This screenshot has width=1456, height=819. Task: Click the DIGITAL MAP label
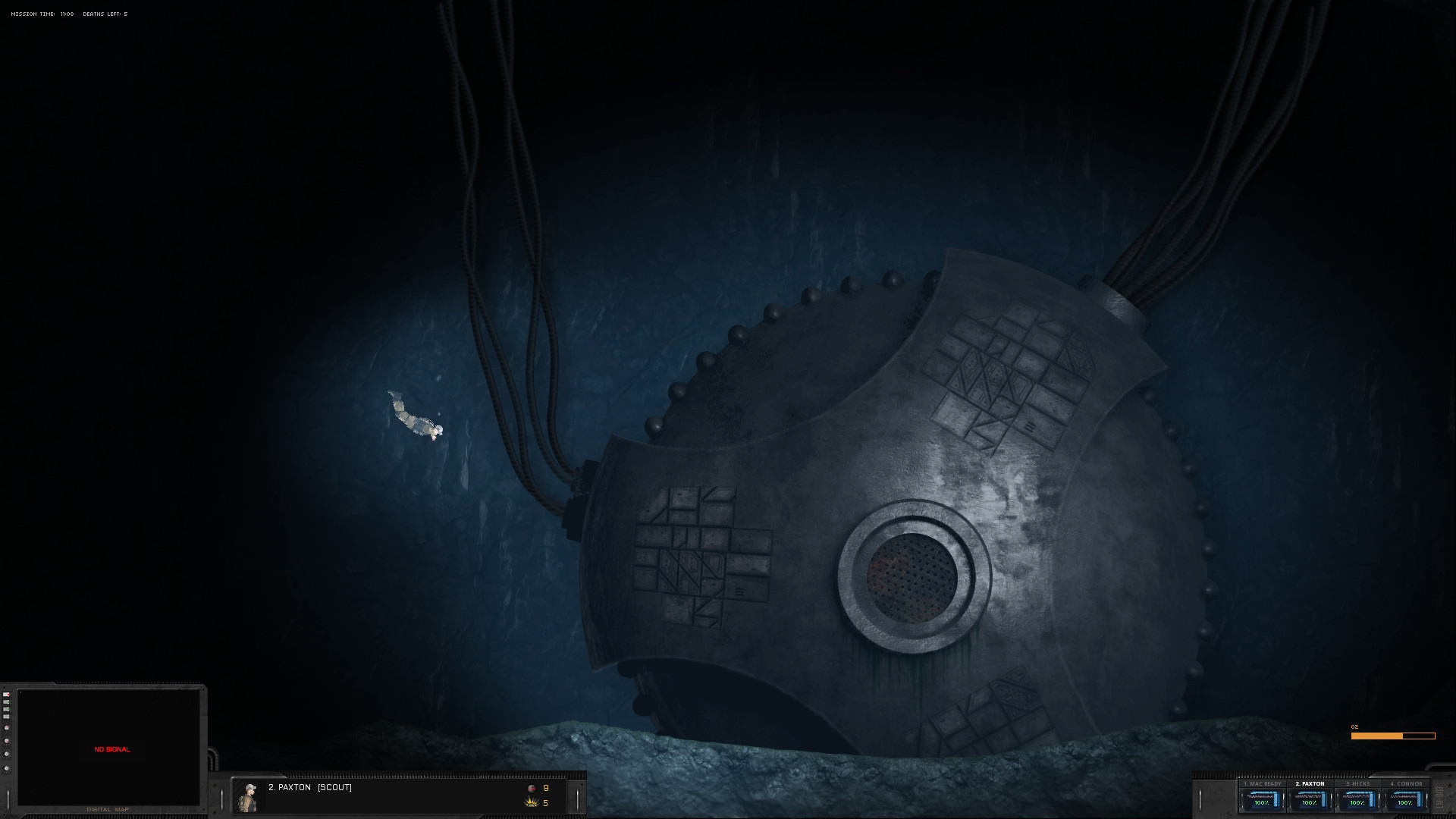coord(108,809)
